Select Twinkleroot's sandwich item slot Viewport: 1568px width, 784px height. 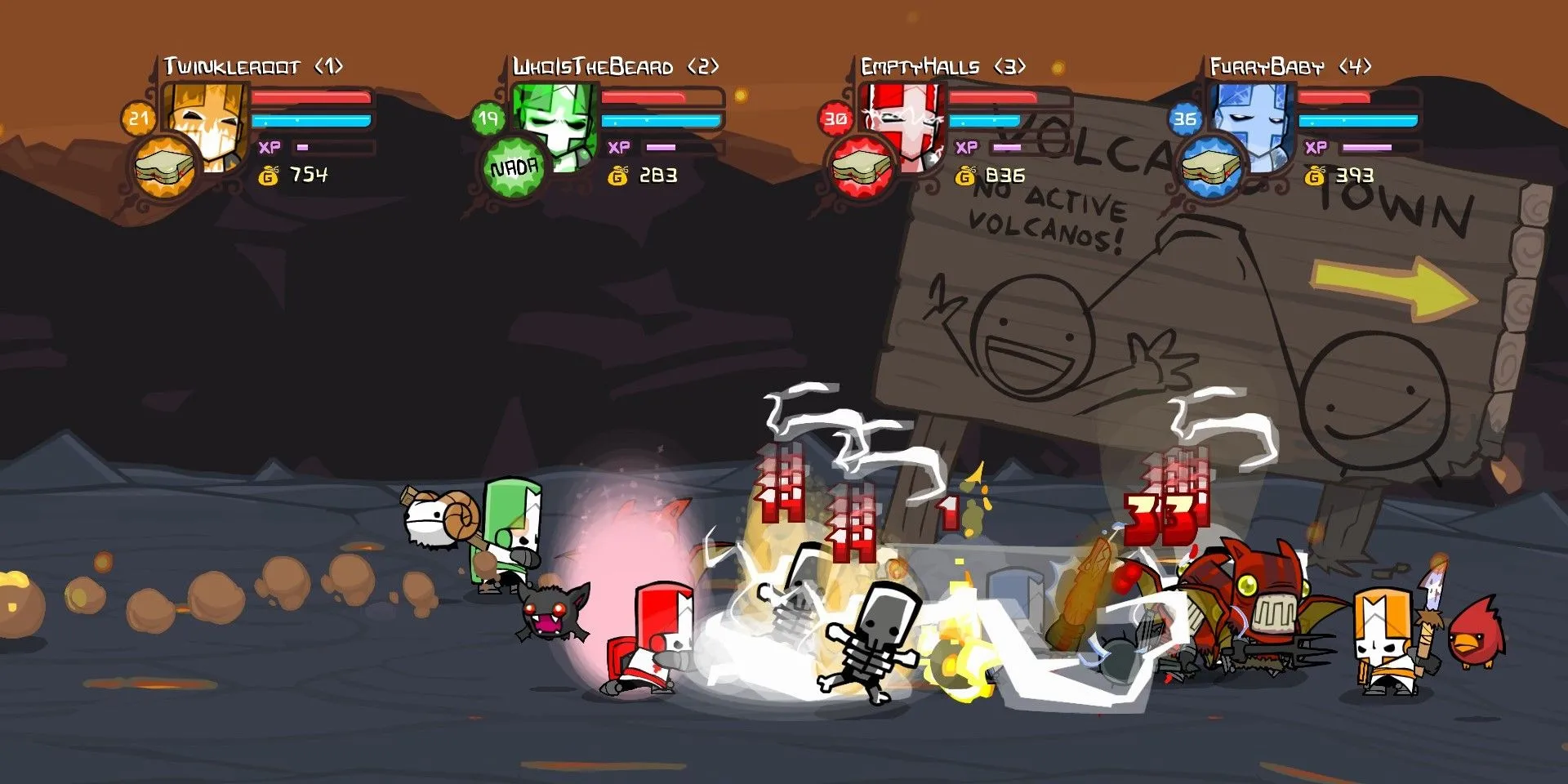pos(165,167)
